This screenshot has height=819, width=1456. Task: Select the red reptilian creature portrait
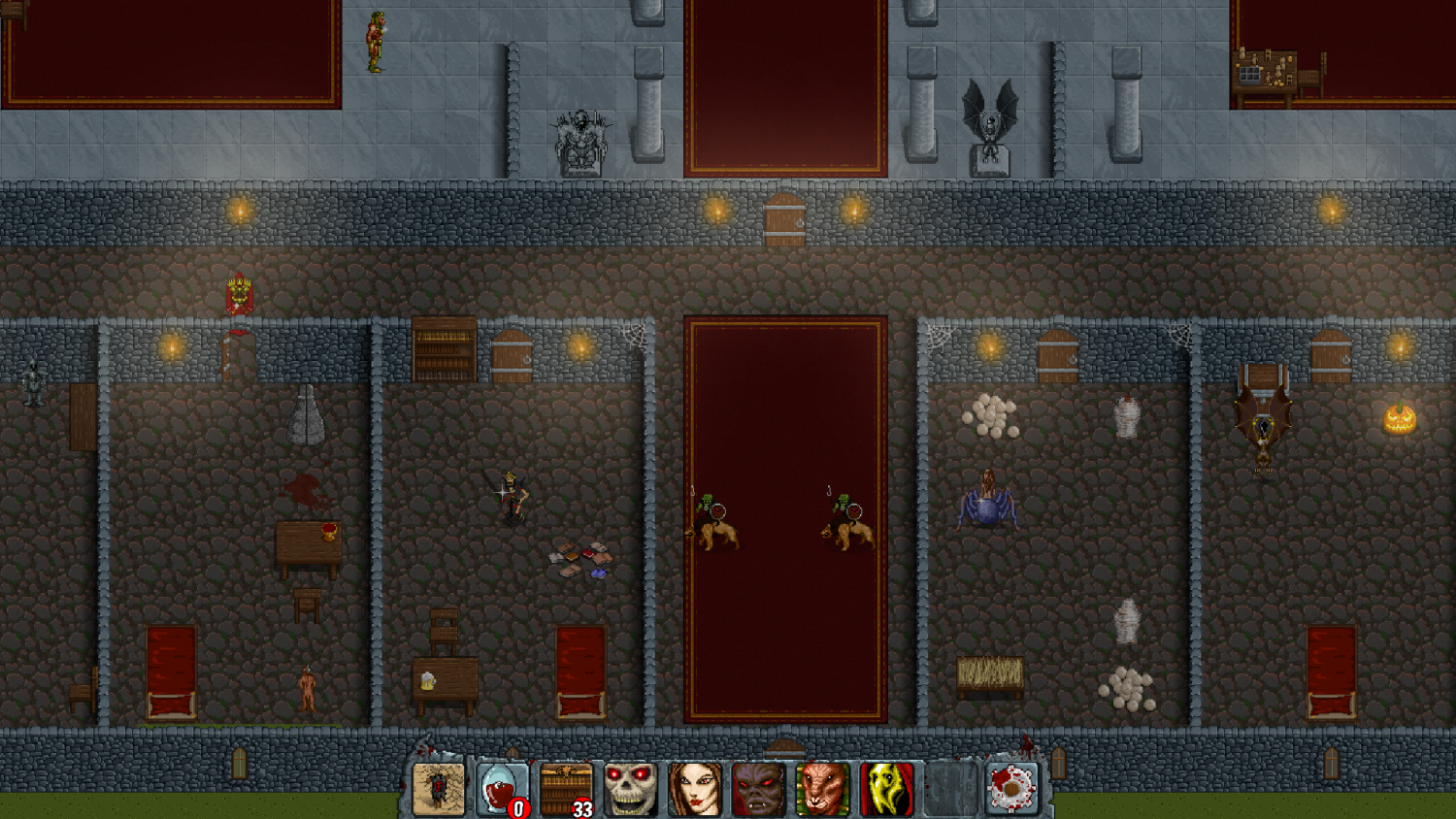823,786
